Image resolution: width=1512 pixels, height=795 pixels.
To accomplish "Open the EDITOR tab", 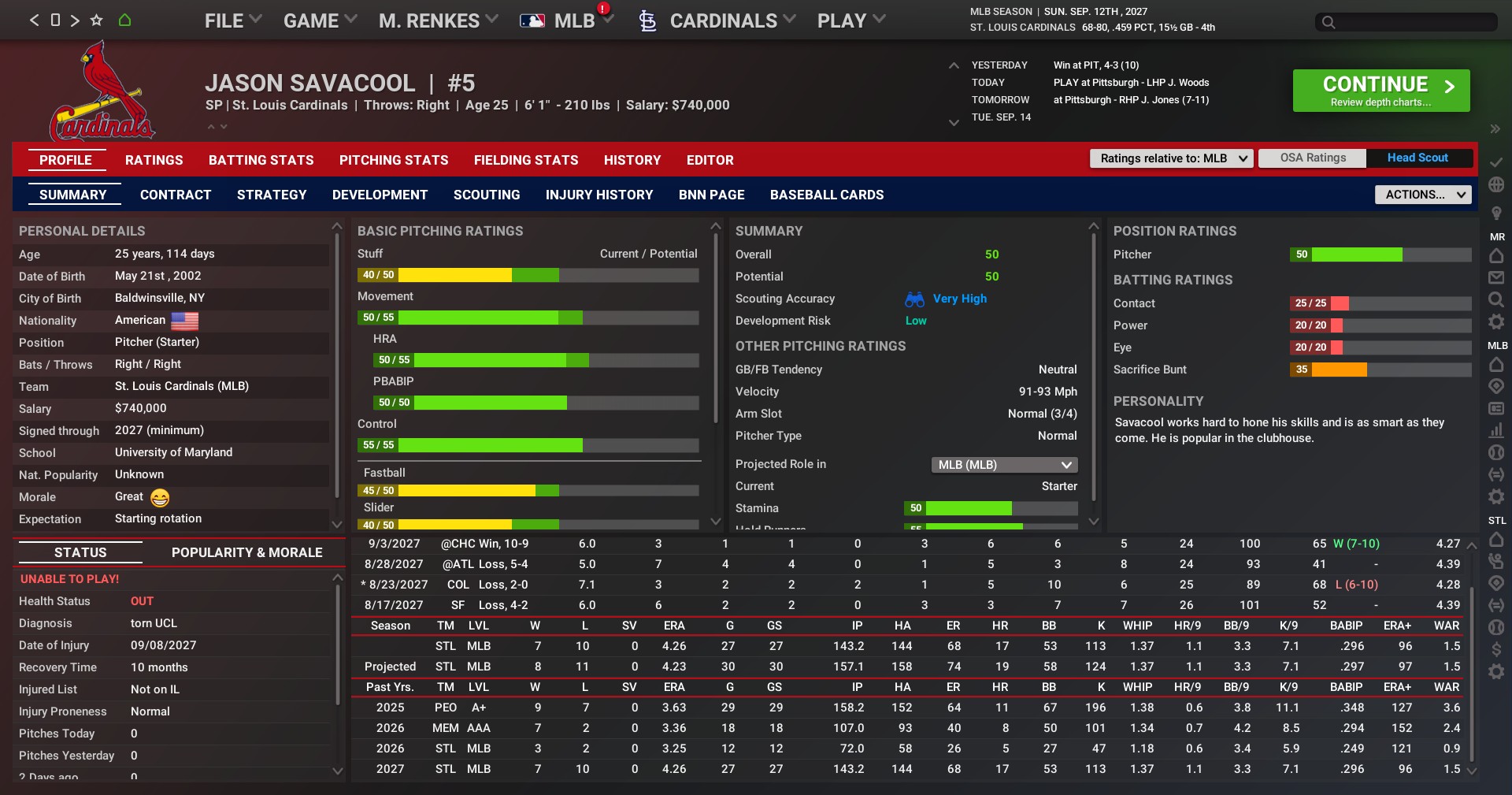I will tap(710, 160).
